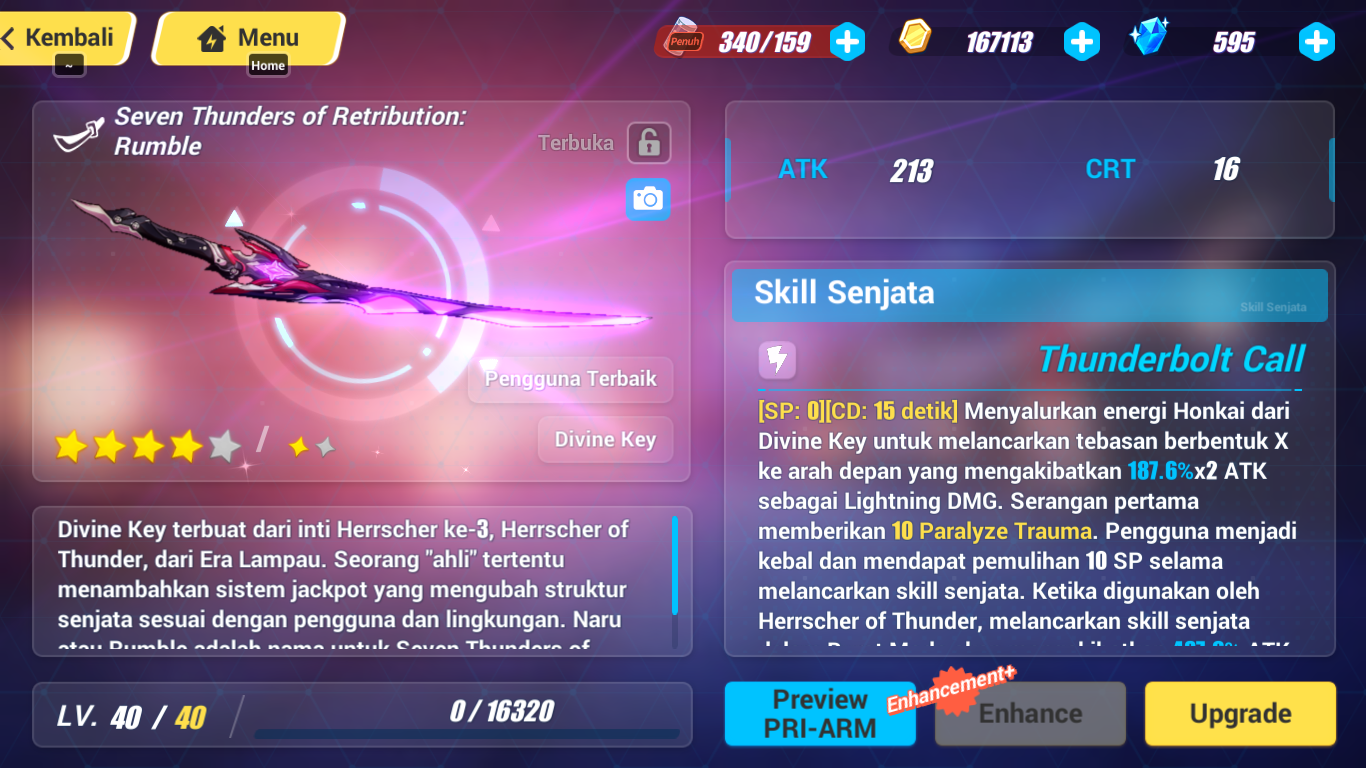The width and height of the screenshot is (1366, 768).
Task: Select the Divine Key label
Action: click(x=604, y=439)
